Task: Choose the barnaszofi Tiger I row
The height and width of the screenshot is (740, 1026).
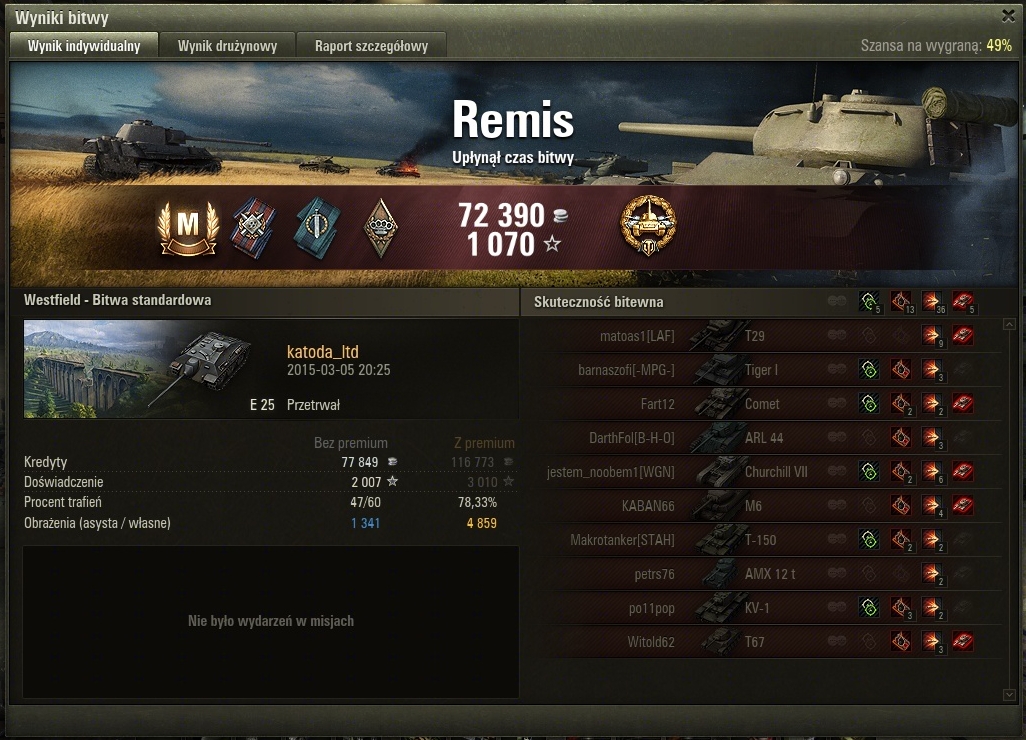Action: pos(760,370)
